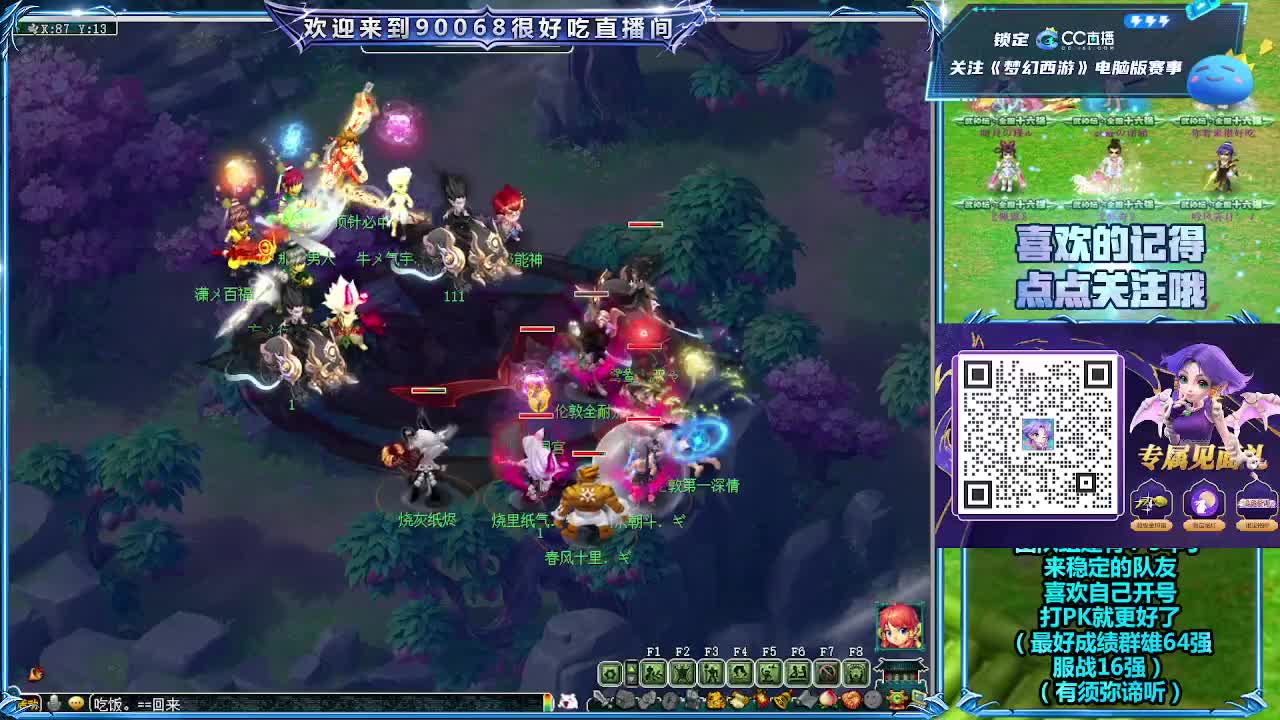Screen dimensions: 1280x720
Task: Collapse the hotkey bar with the down arrow
Action: [631, 678]
